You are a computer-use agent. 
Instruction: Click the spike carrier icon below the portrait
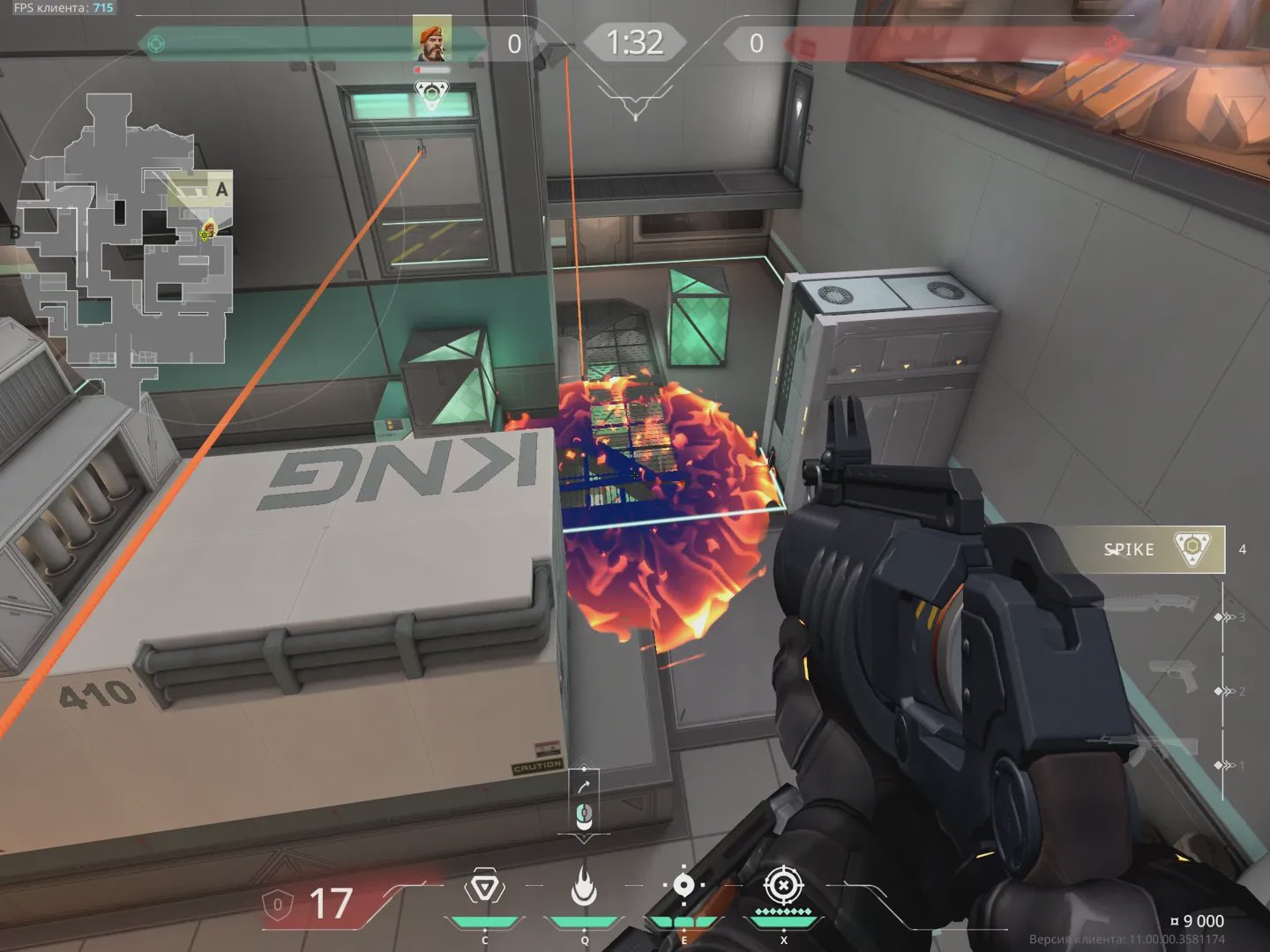click(x=432, y=94)
